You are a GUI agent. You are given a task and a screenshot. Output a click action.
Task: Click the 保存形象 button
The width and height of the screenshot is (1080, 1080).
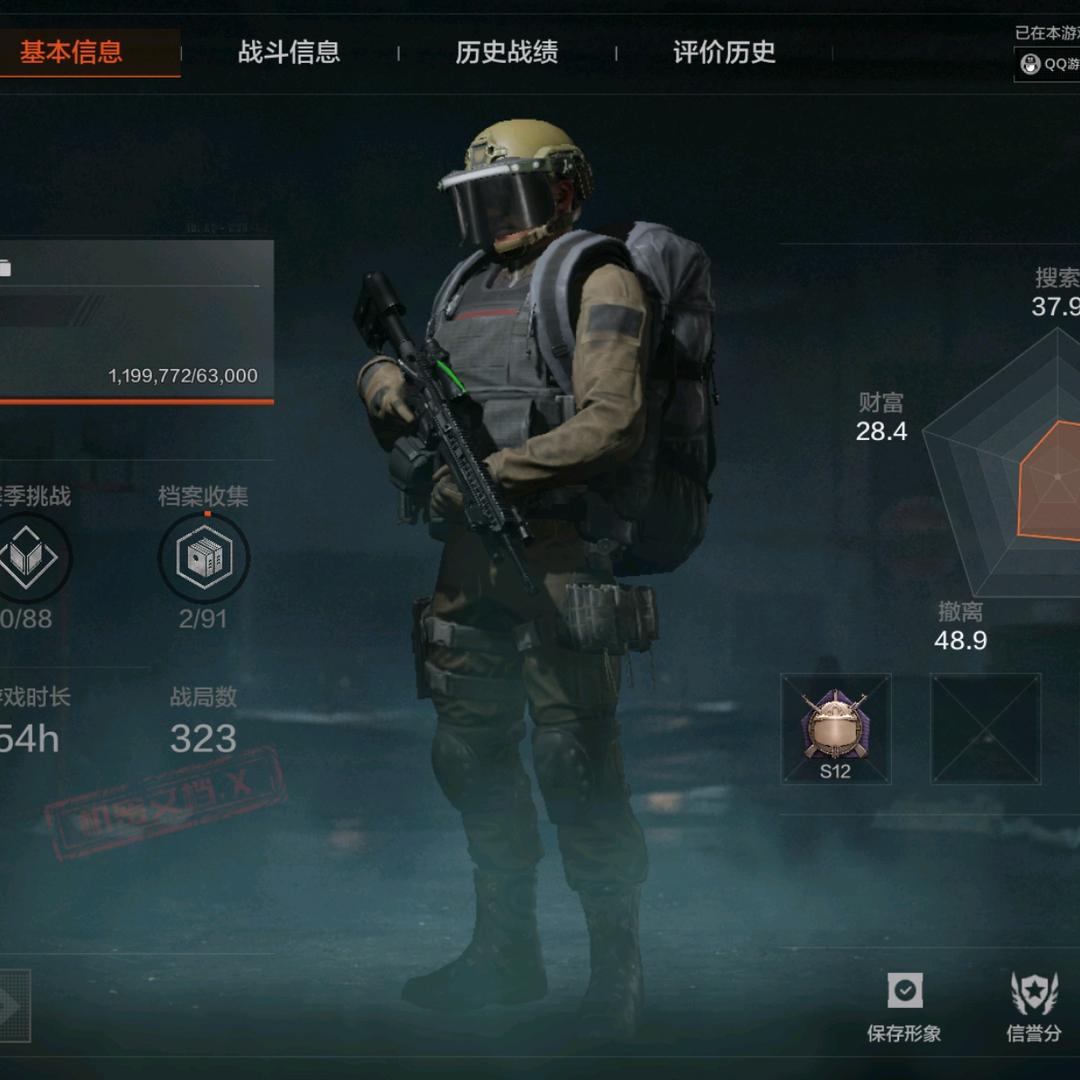[904, 1005]
